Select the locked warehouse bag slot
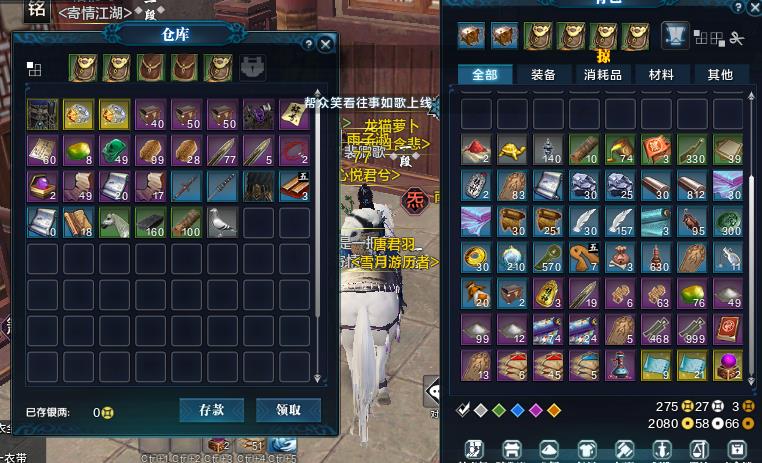The width and height of the screenshot is (762, 463). tap(253, 68)
